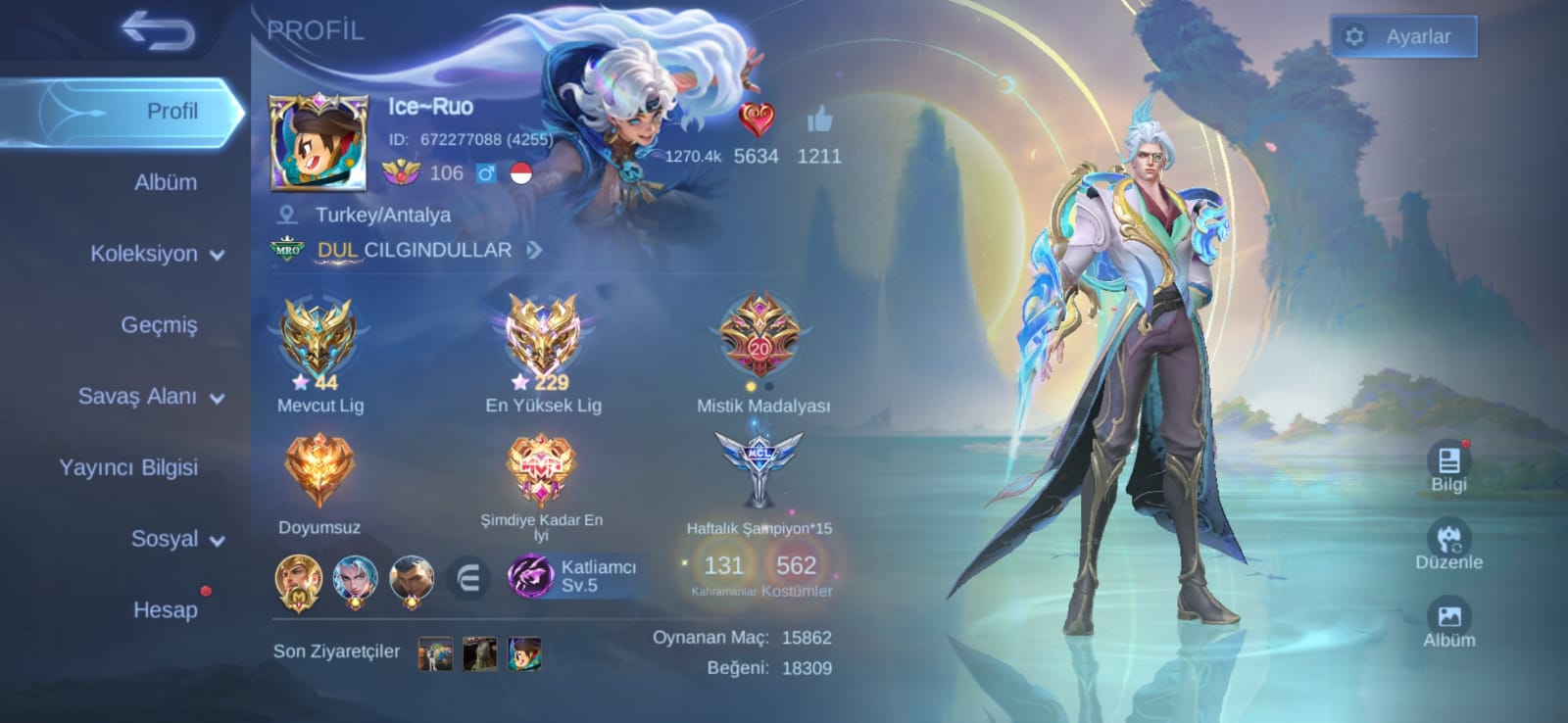Go back using the return arrow
1568x723 pixels.
159,31
